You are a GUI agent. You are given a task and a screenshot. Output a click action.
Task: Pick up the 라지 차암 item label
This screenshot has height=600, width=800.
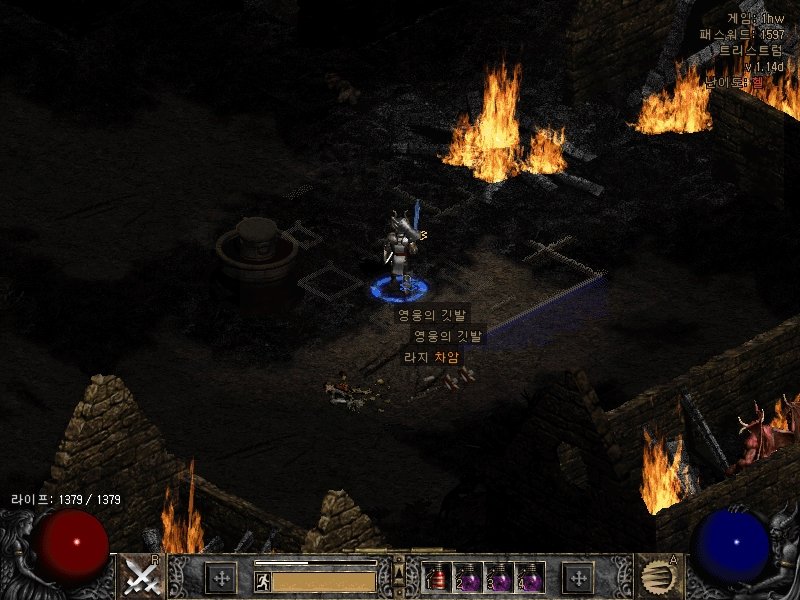[432, 356]
